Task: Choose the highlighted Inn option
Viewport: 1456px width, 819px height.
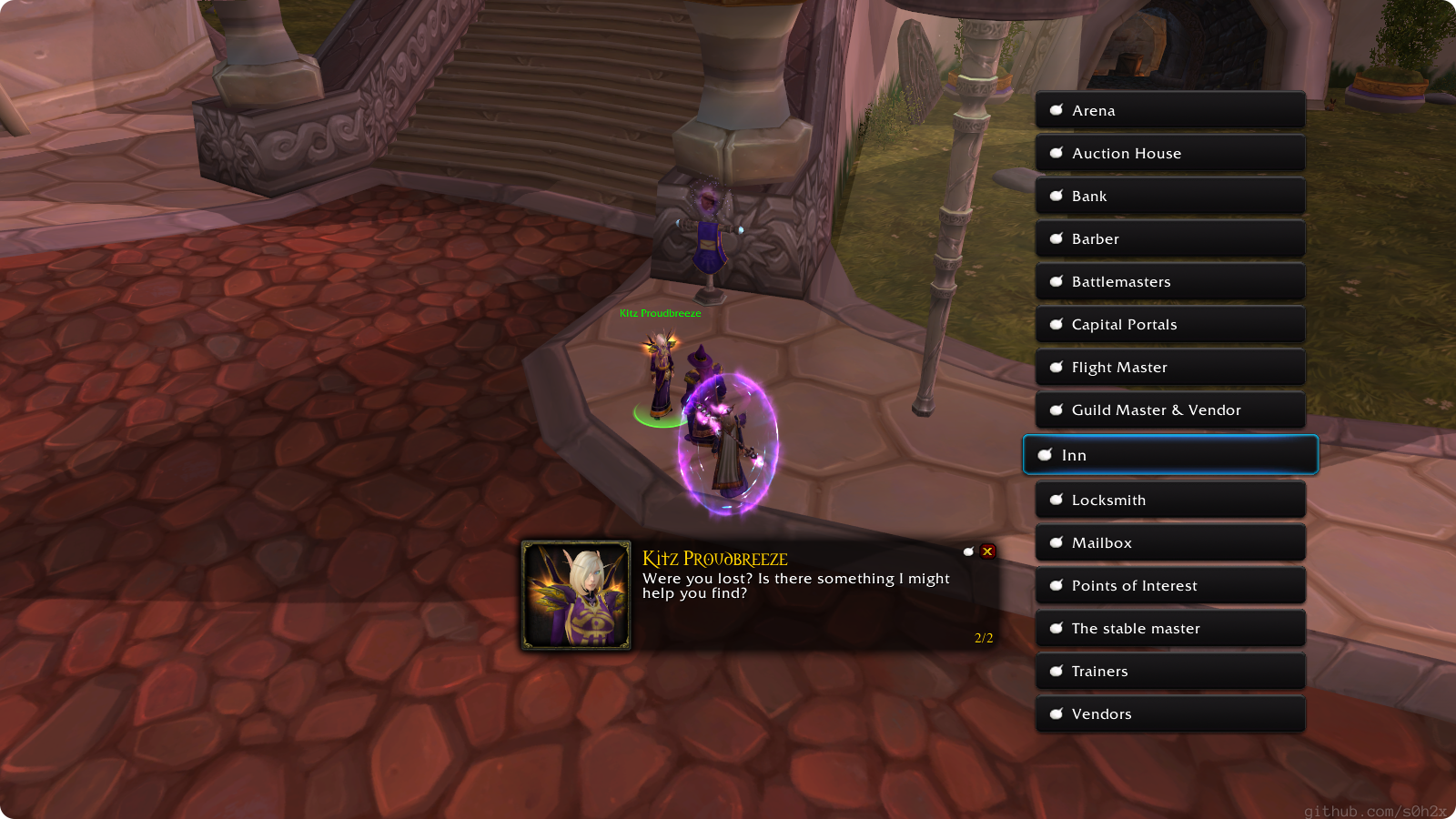Action: (x=1169, y=455)
